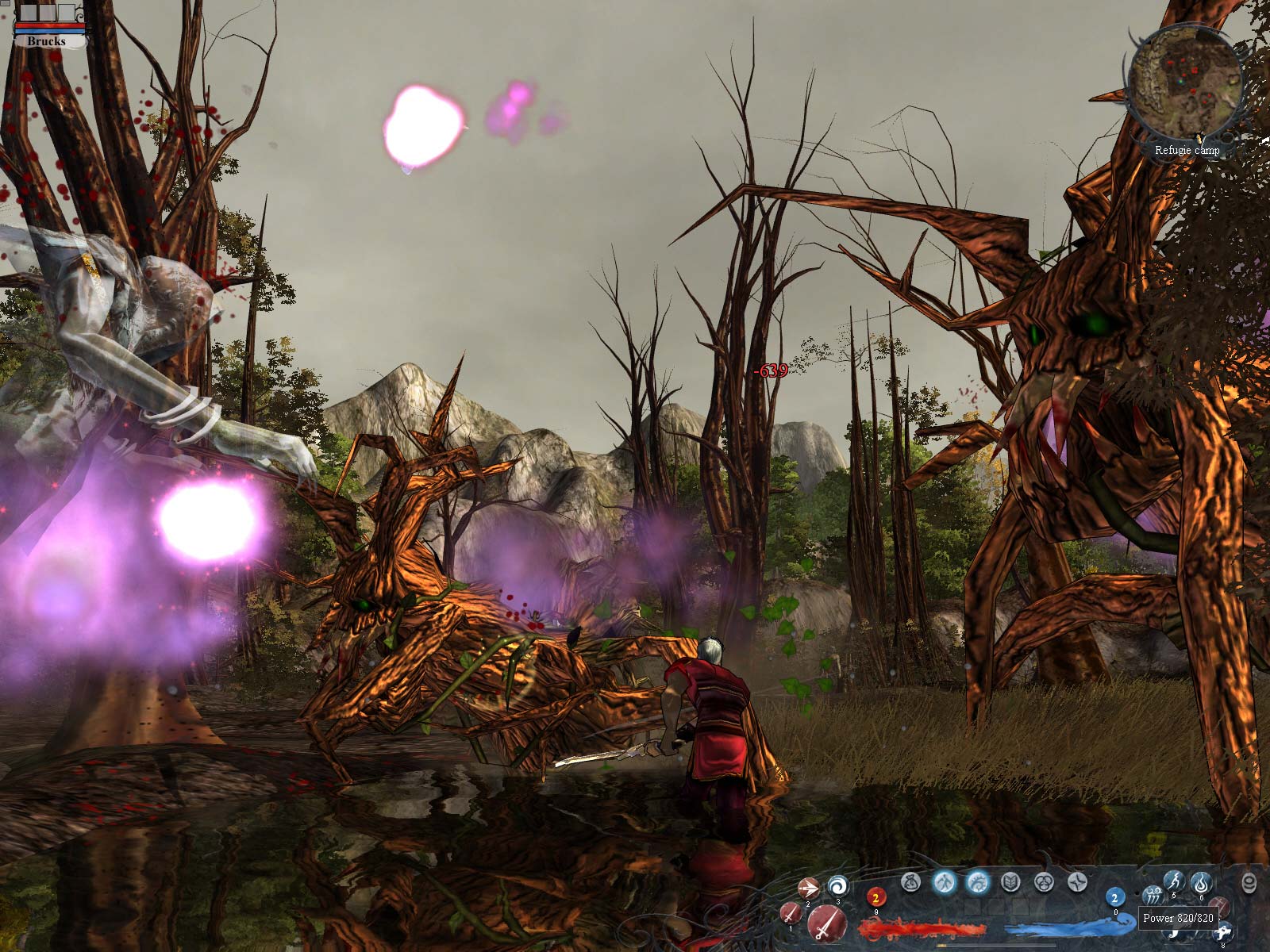1270x952 pixels.
Task: Use the blue power potion
Action: pyautogui.click(x=1114, y=898)
